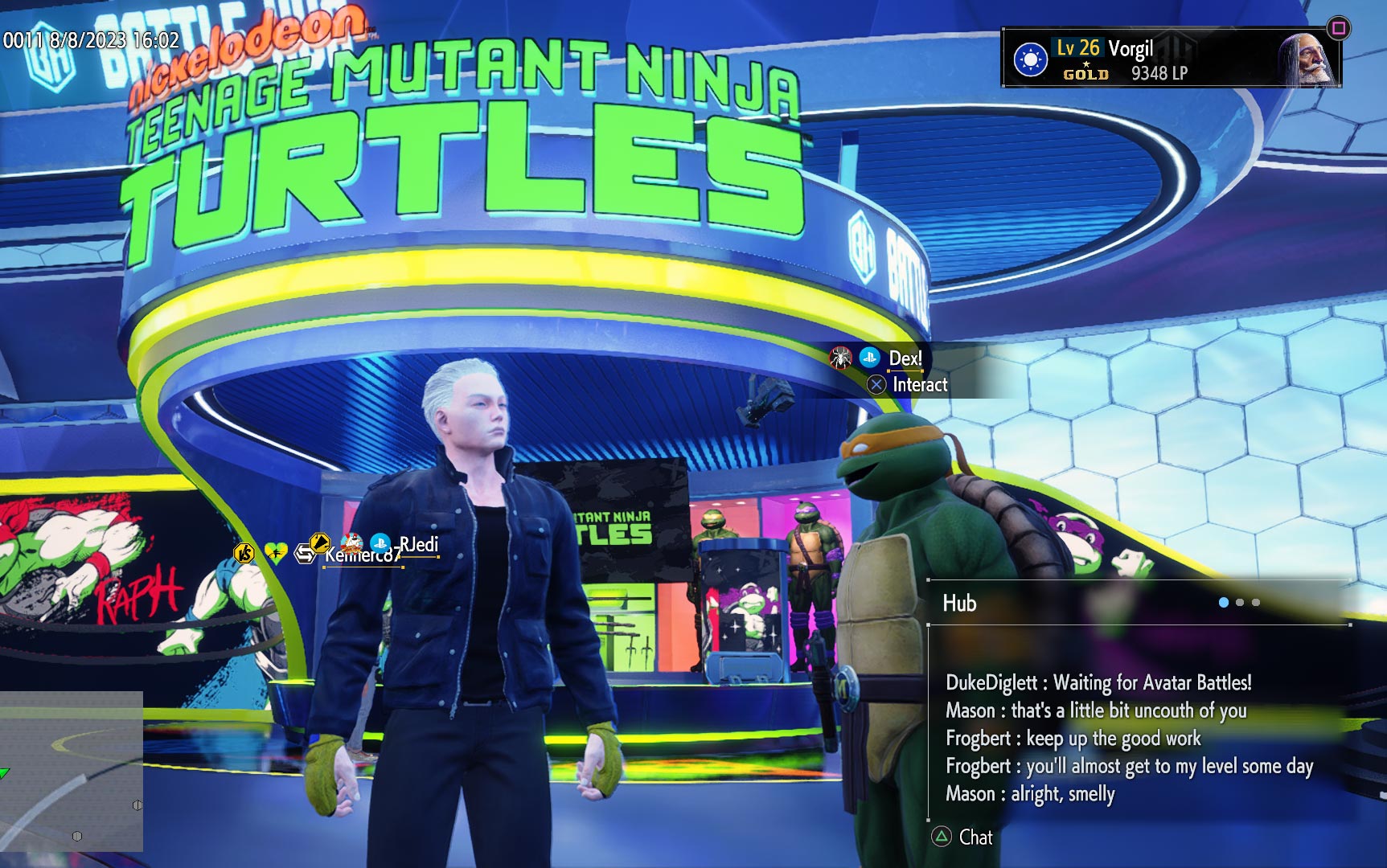Click the 9348 LP progress indicator
Image resolution: width=1387 pixels, height=868 pixels.
(1159, 71)
